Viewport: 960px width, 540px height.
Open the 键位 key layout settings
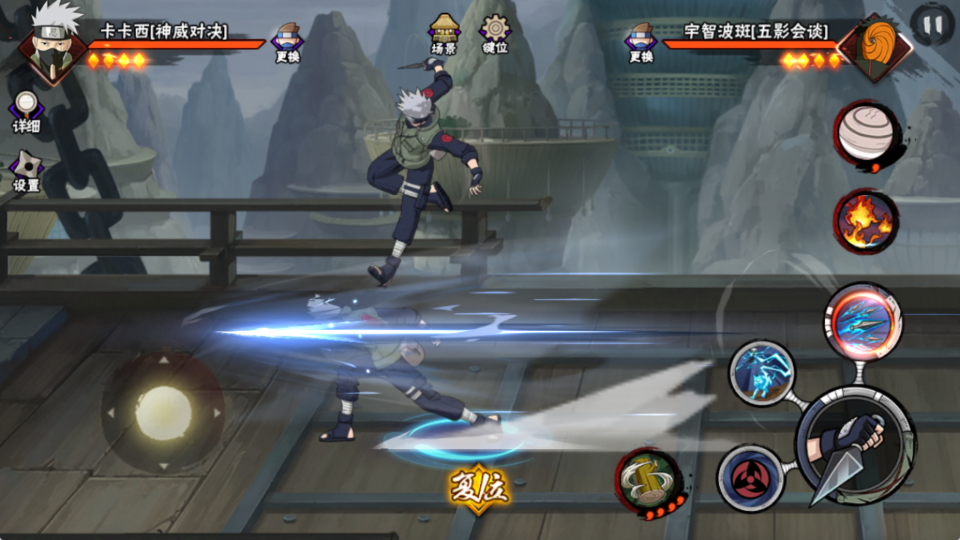[494, 34]
